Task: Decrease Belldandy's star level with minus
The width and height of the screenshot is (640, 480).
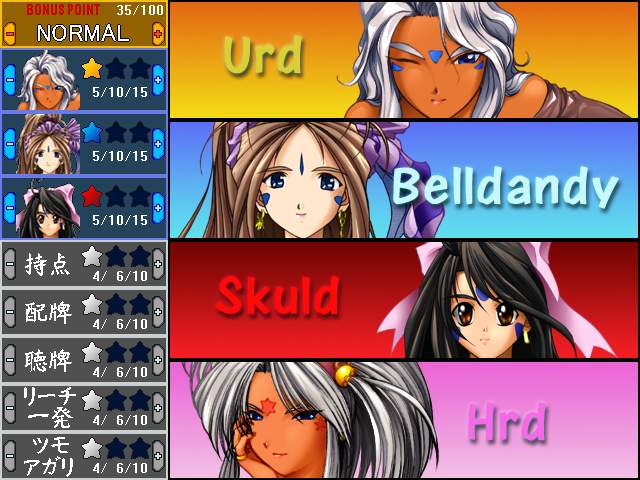Action: [x=9, y=144]
